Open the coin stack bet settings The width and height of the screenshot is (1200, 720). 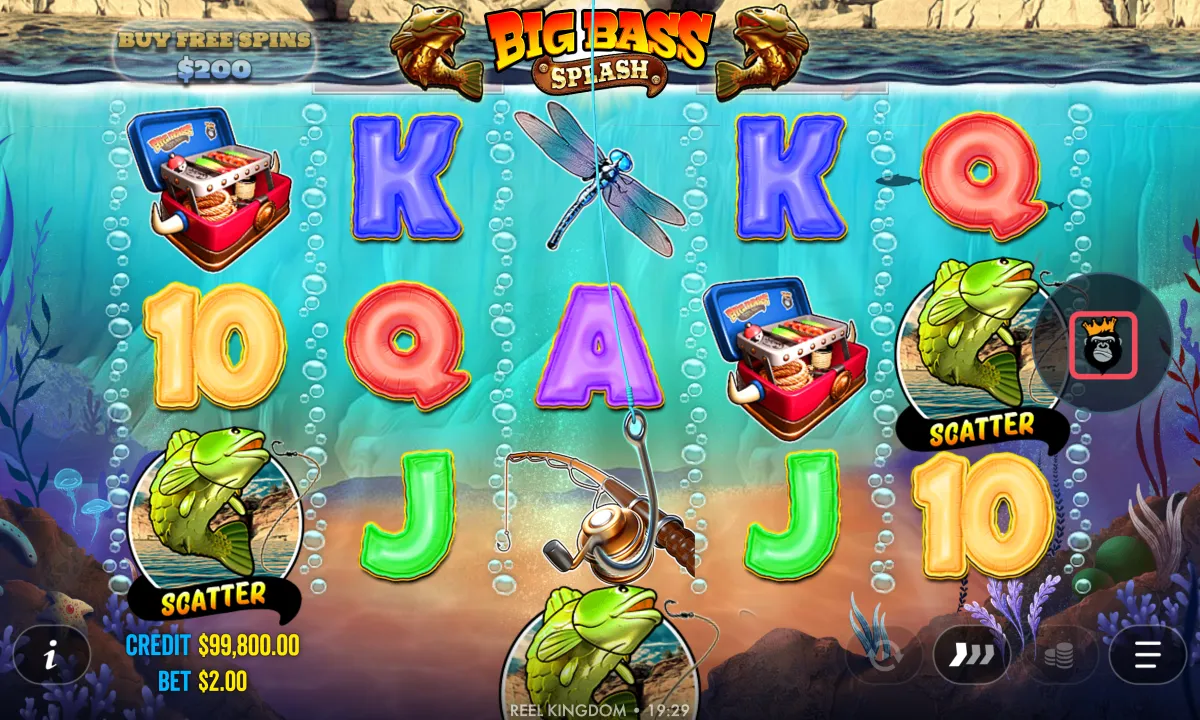1060,655
